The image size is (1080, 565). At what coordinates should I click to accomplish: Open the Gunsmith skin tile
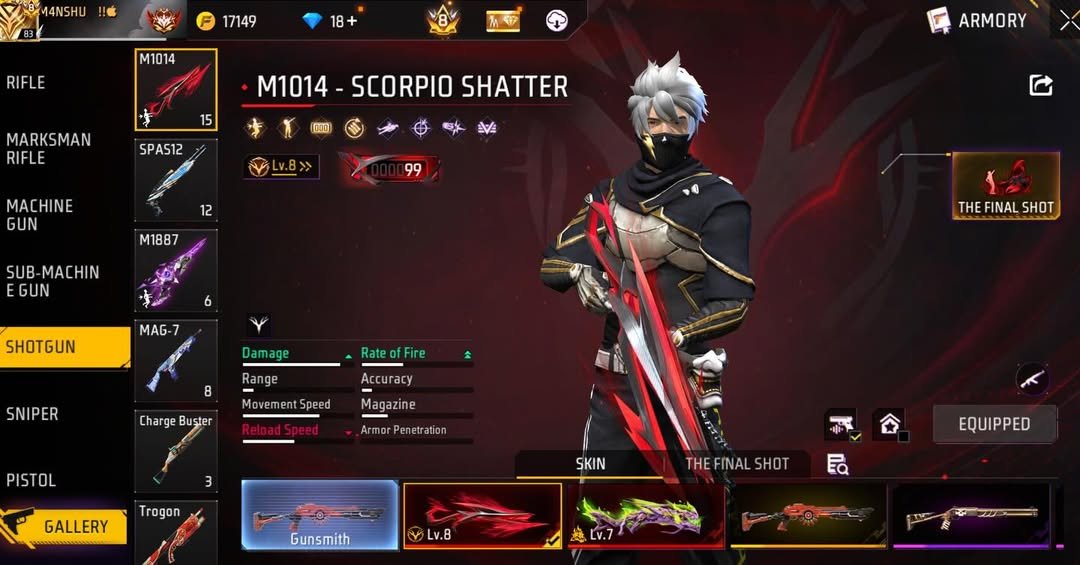[320, 515]
